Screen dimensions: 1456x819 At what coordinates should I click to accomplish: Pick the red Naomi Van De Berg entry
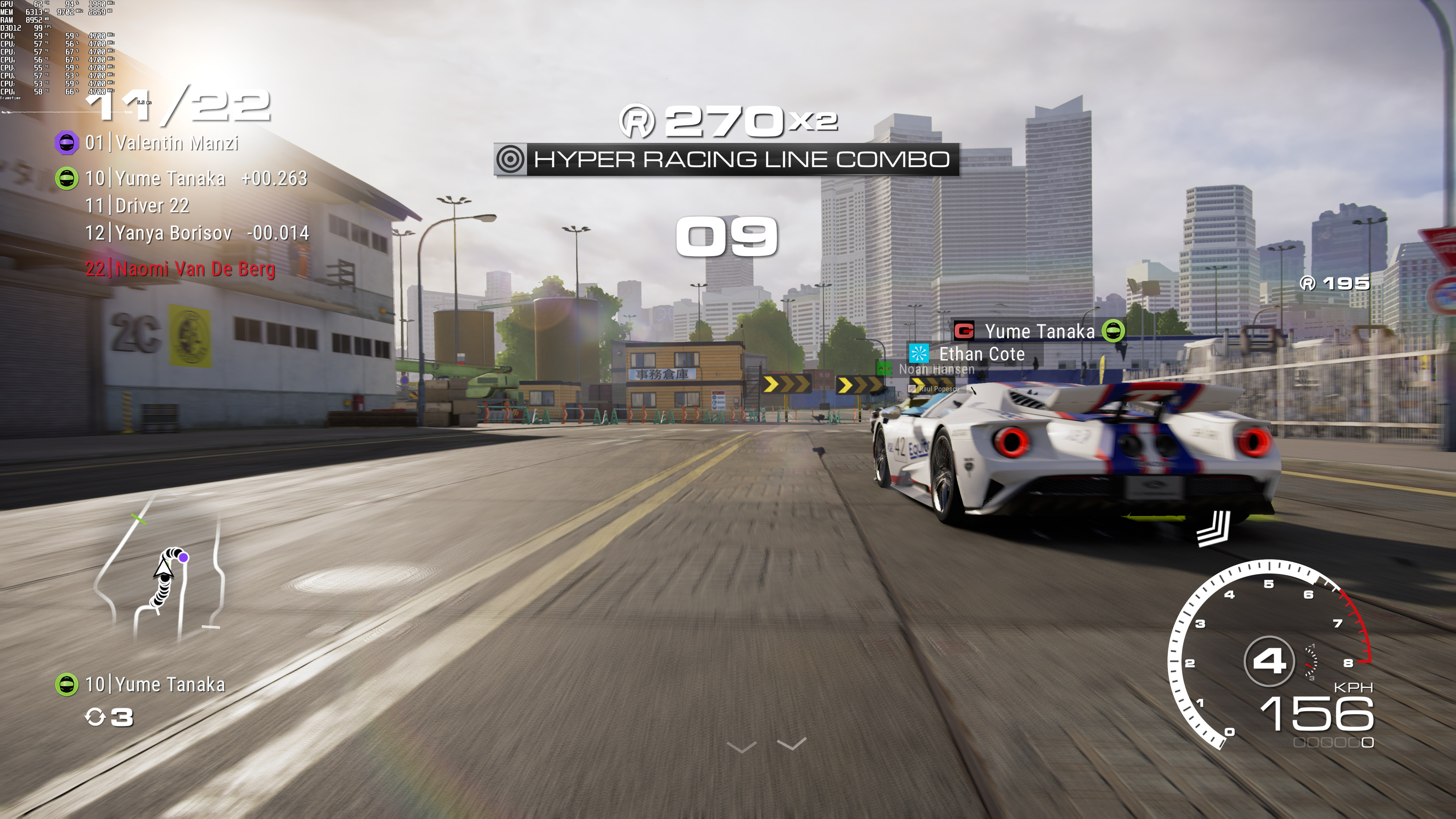coord(180,268)
